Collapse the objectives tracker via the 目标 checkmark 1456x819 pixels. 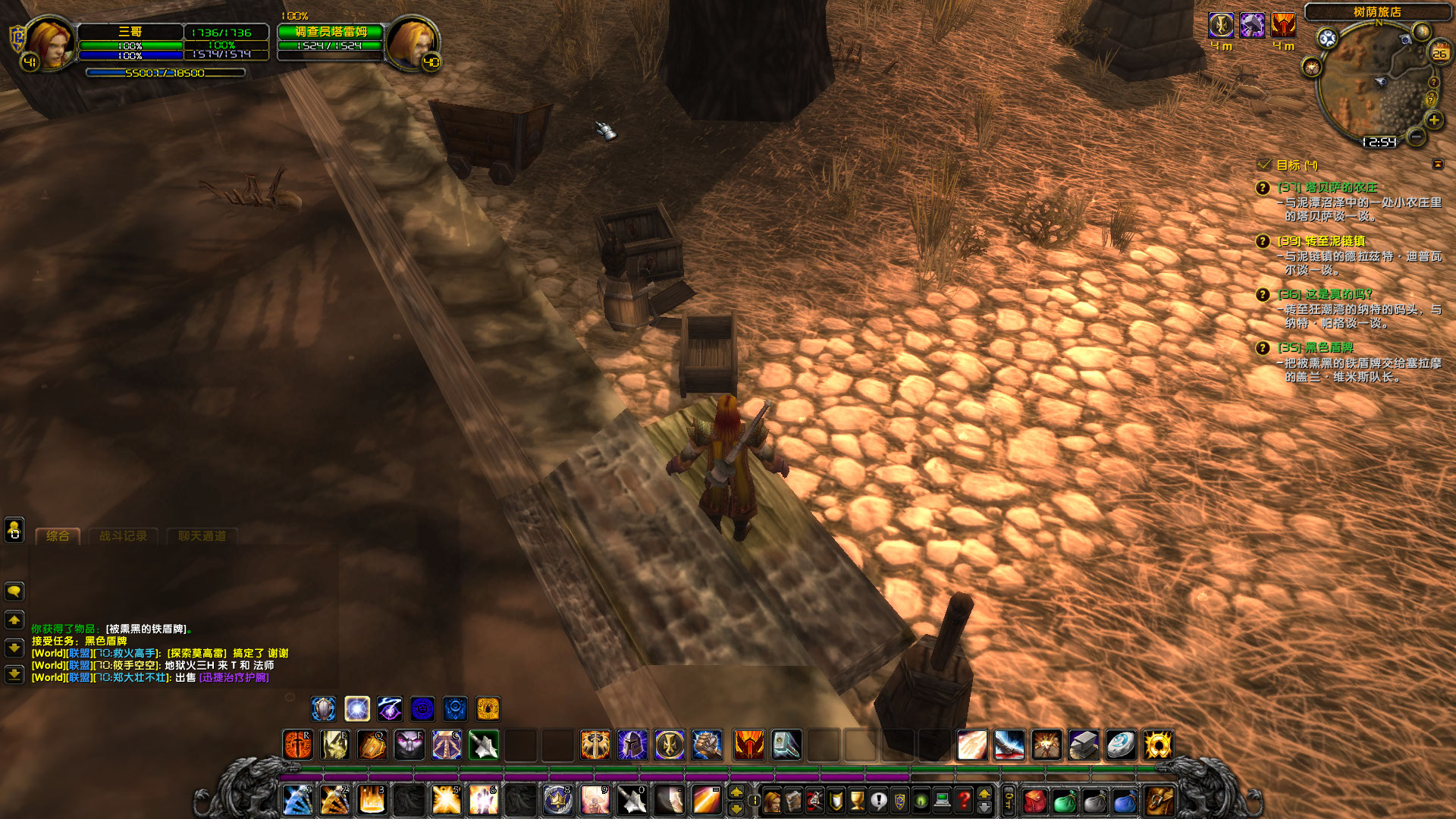coord(1263,164)
